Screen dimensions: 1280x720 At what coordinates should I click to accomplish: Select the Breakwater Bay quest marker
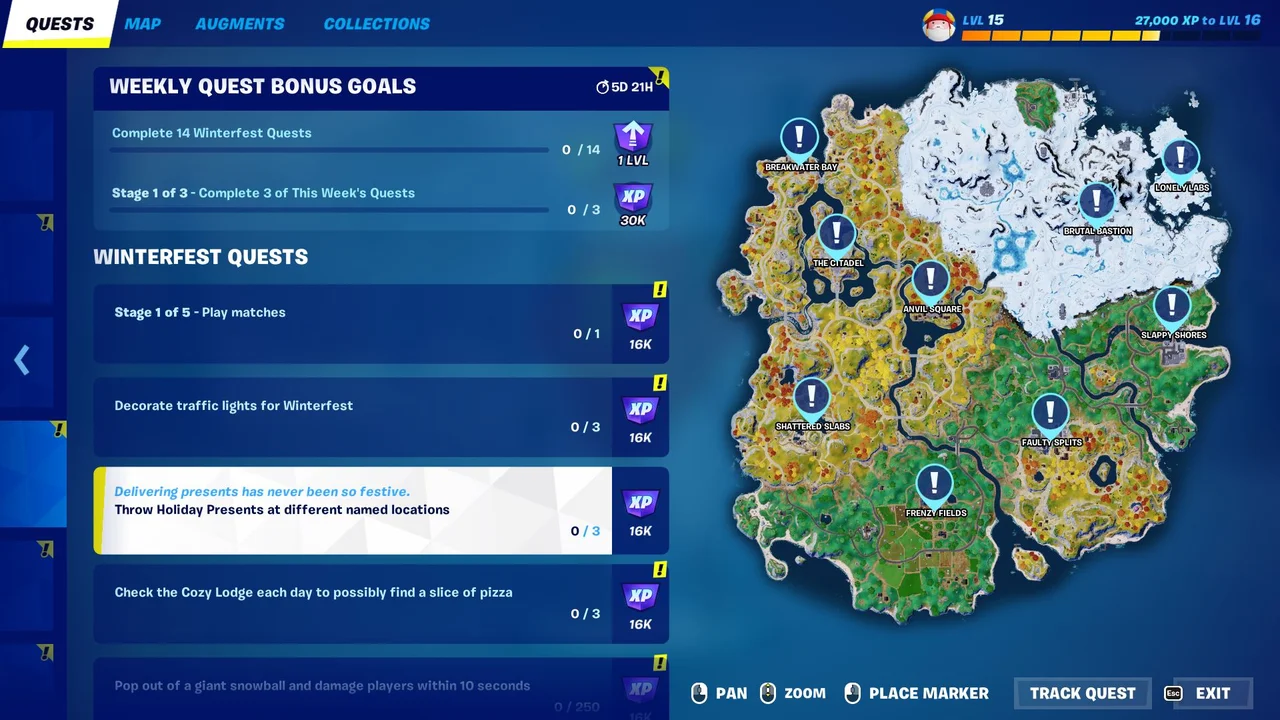coord(798,138)
